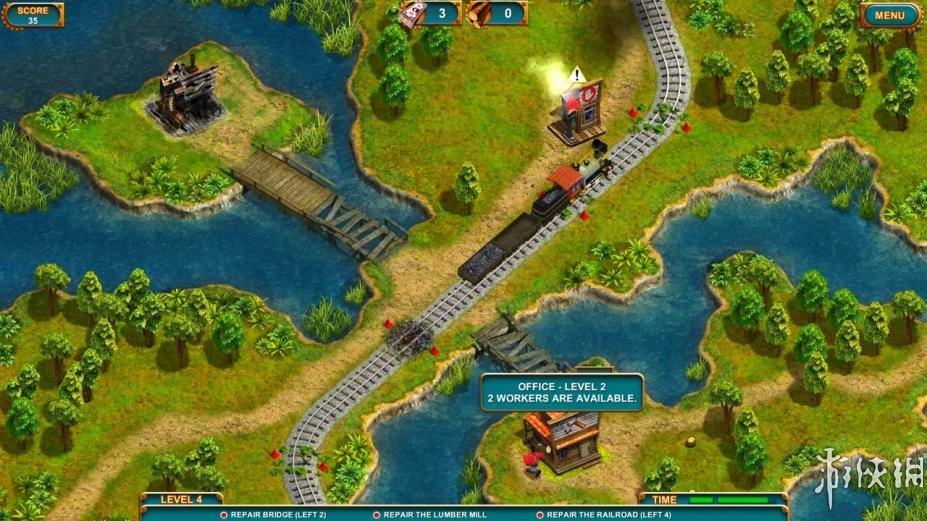Open the Menu button
The image size is (927, 521).
[x=890, y=15]
